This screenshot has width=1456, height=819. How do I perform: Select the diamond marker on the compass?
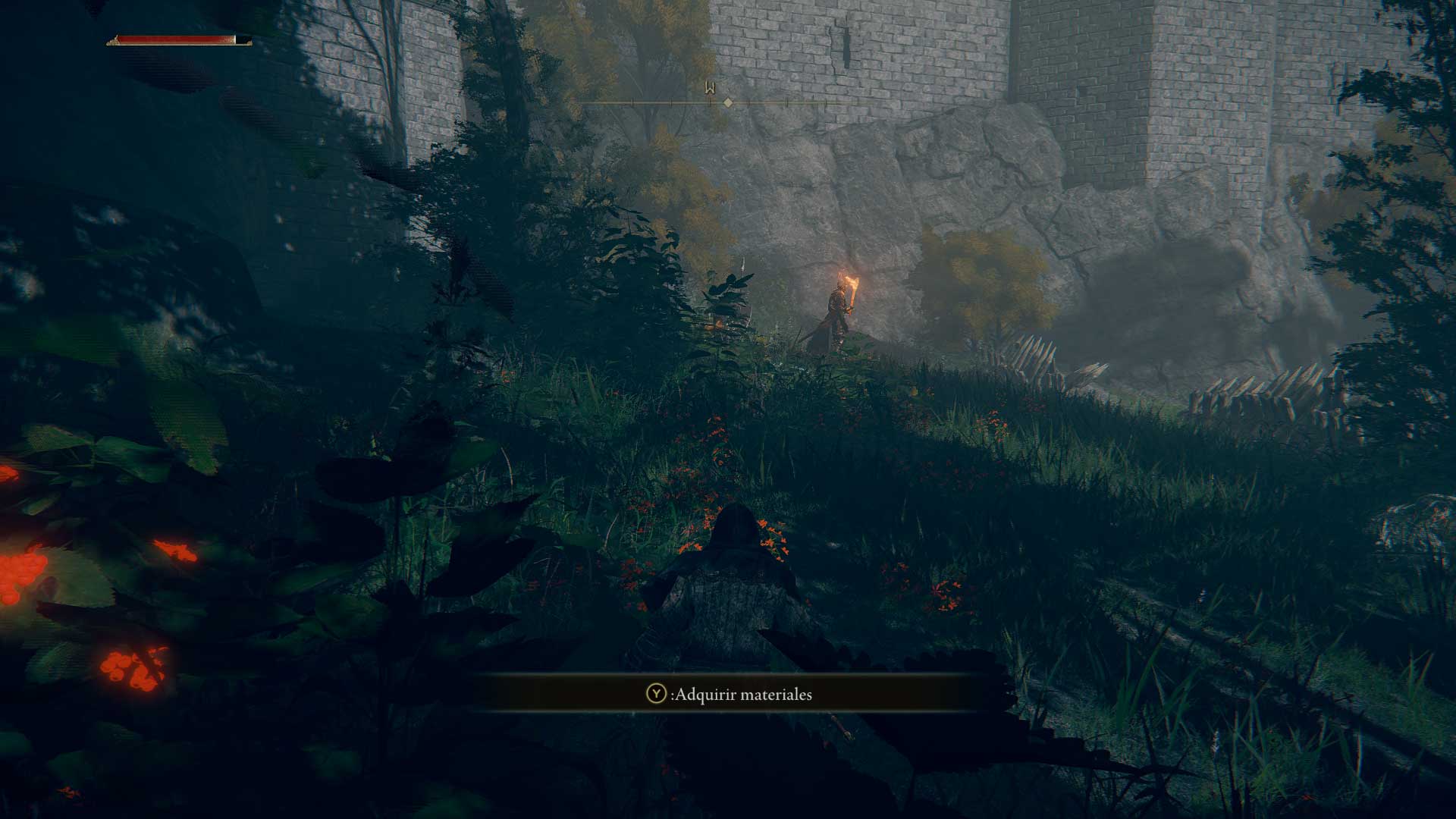click(728, 102)
